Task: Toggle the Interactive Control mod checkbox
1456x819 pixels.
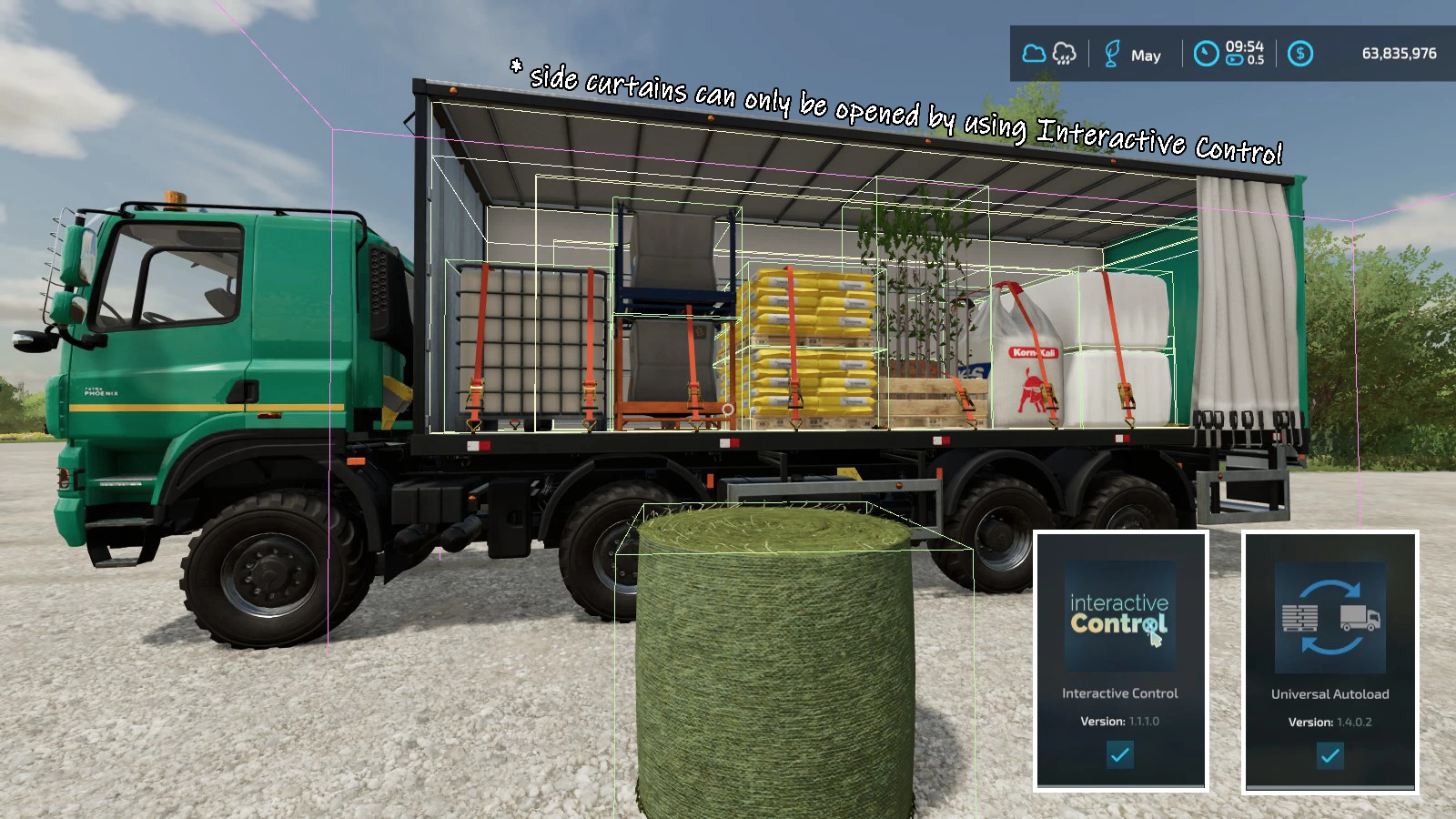Action: pyautogui.click(x=1119, y=754)
